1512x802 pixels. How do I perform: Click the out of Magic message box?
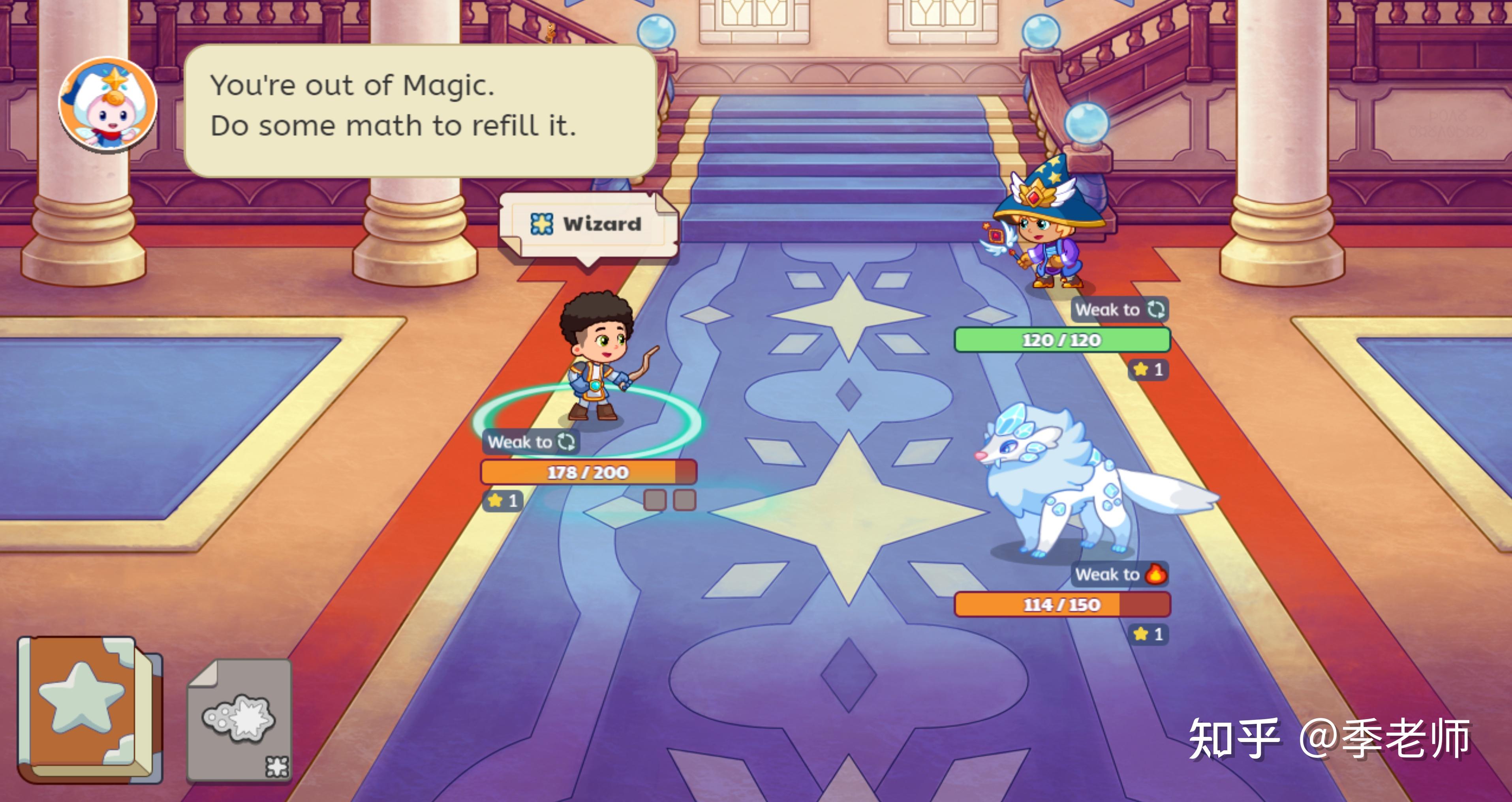[419, 110]
